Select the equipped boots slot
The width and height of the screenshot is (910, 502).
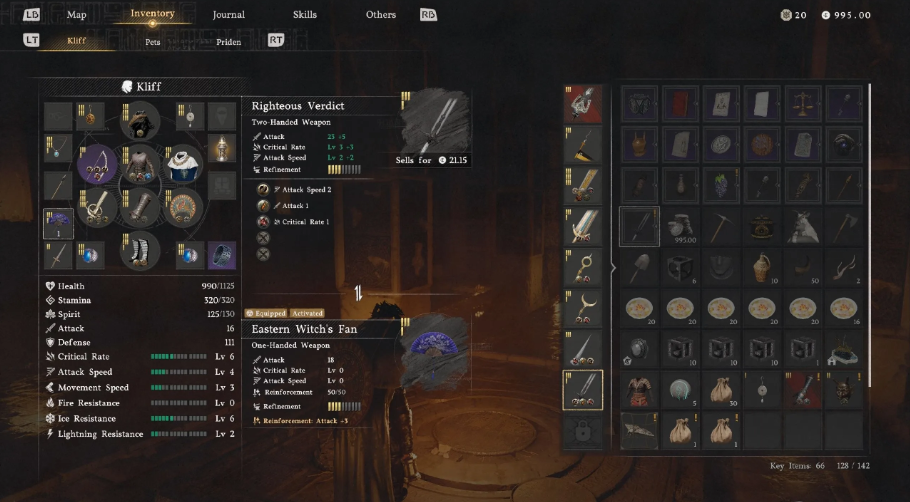click(140, 250)
